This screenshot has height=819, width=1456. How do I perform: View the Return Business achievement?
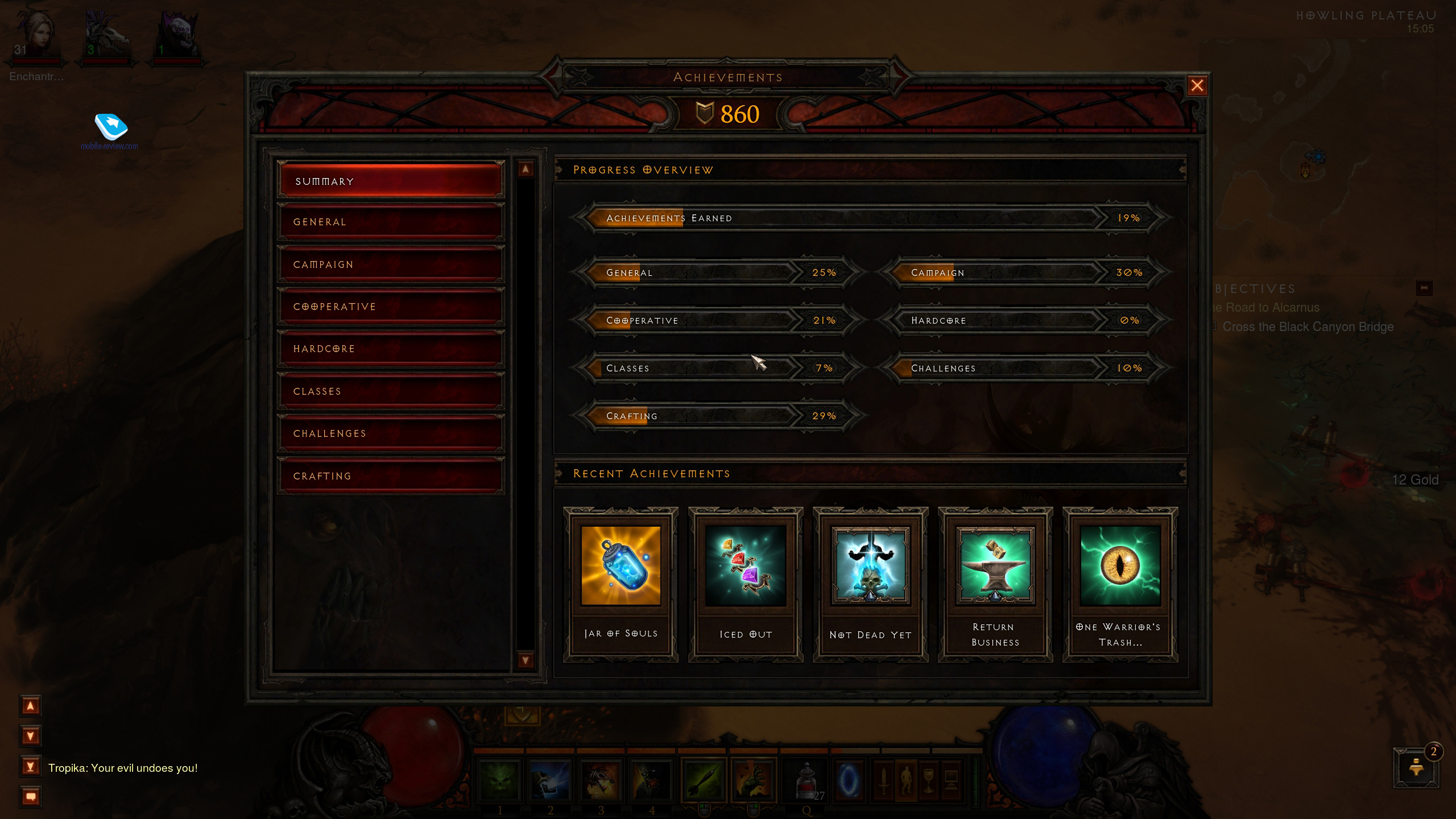995,584
